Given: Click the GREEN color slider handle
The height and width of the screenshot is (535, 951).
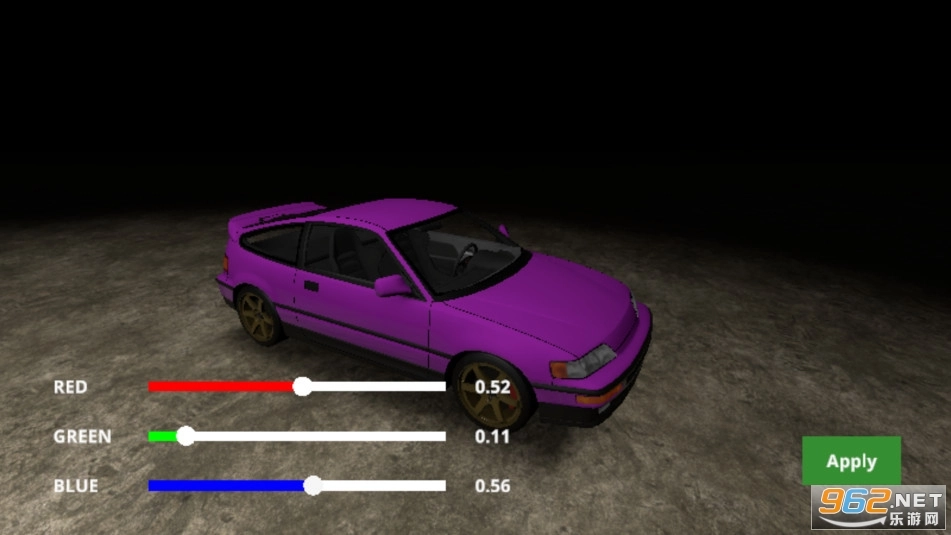Looking at the screenshot, I should [x=185, y=436].
